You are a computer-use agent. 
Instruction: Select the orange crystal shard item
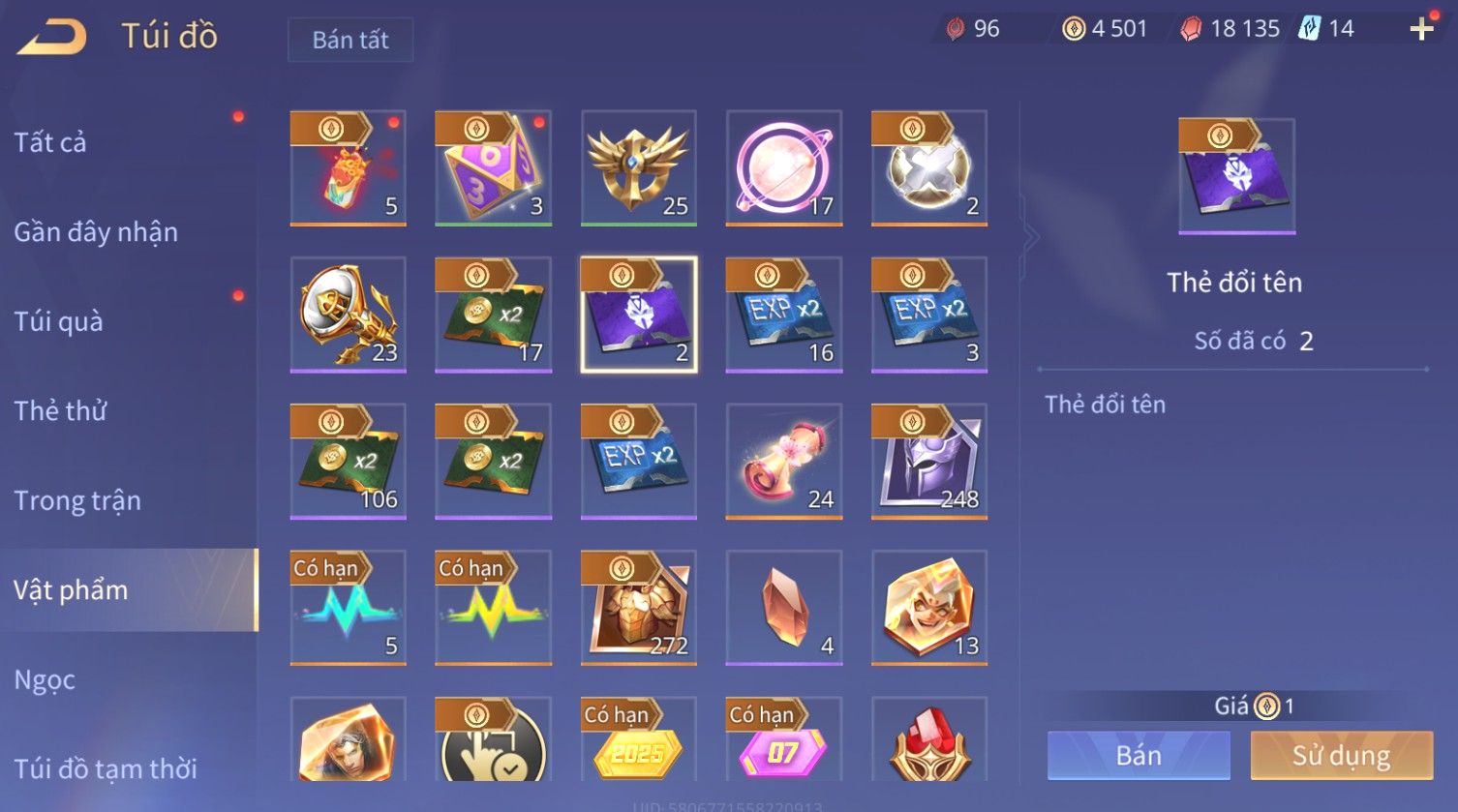click(784, 607)
